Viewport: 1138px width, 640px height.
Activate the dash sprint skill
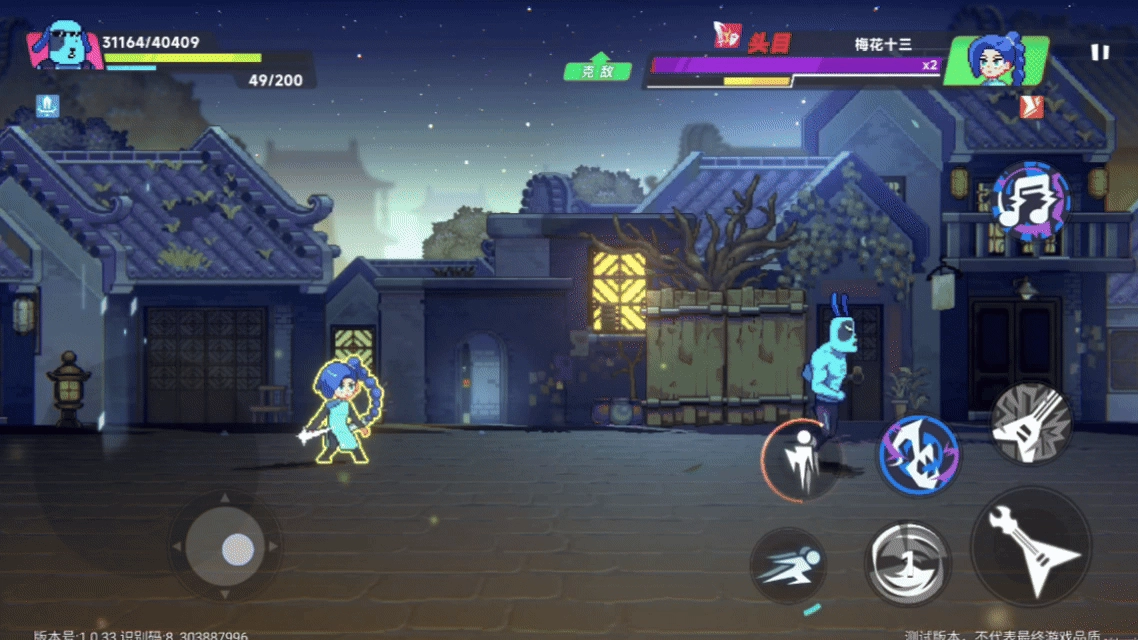point(788,567)
